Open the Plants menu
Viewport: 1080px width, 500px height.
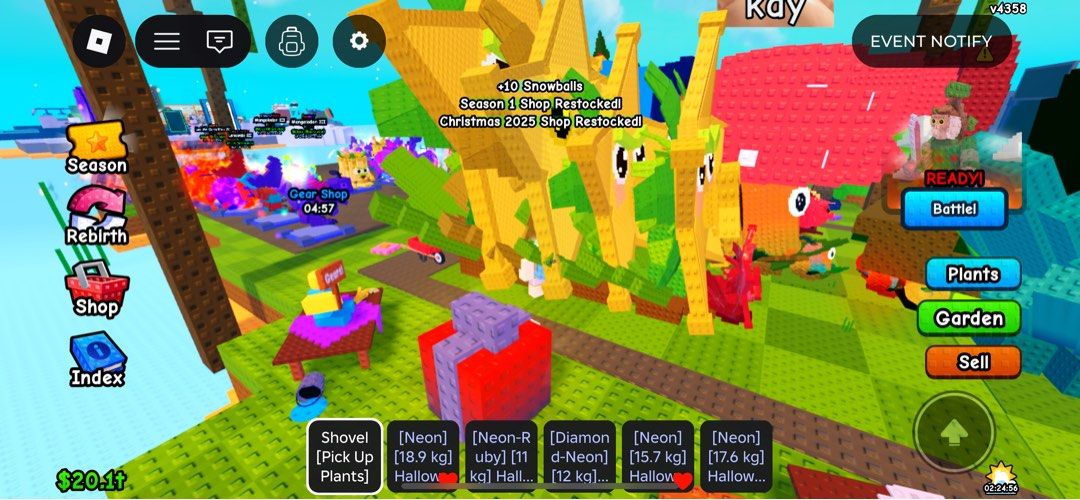[x=972, y=274]
